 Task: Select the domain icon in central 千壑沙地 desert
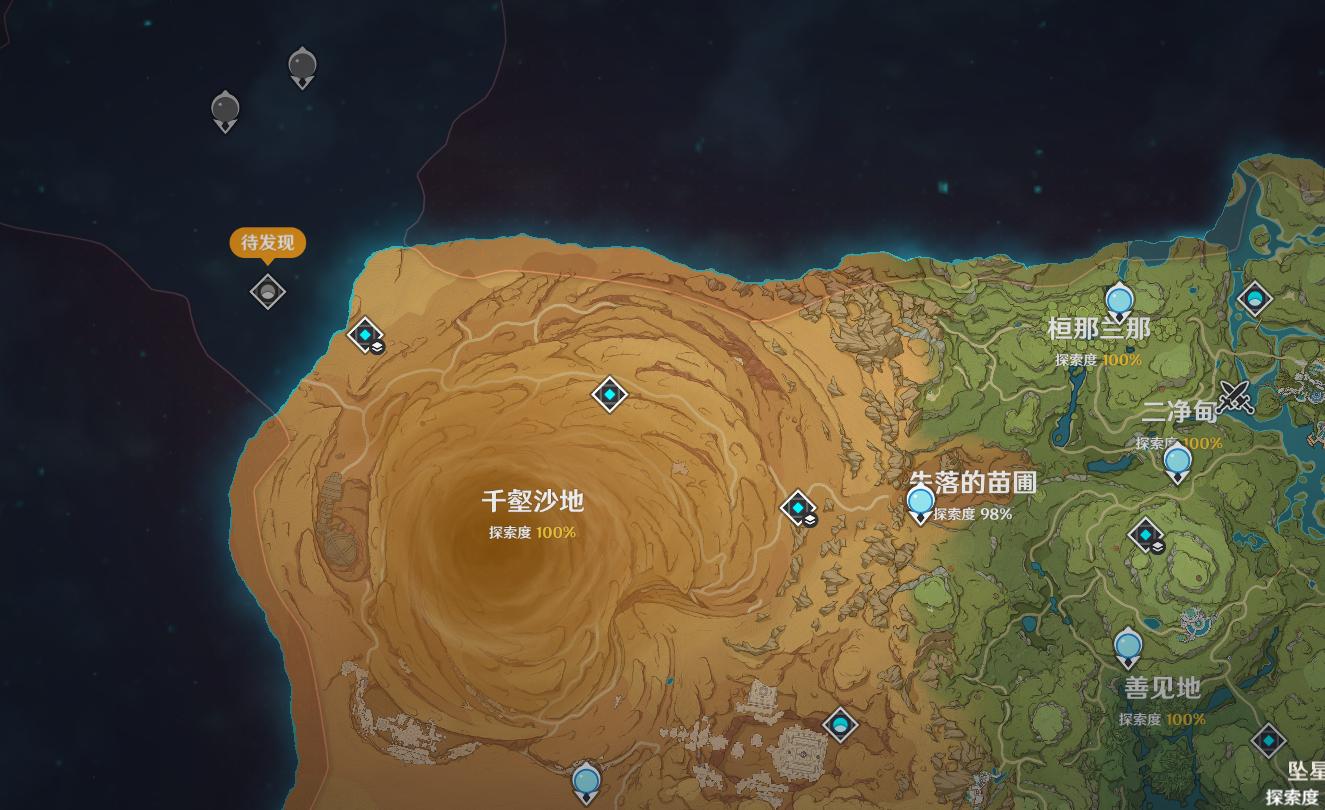[x=609, y=394]
